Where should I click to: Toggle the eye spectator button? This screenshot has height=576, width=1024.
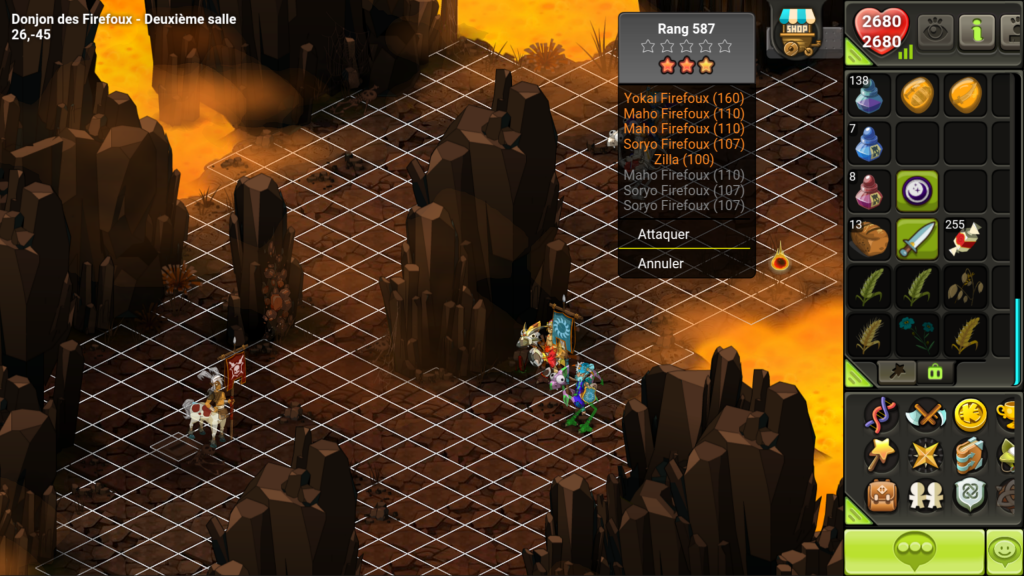pyautogui.click(x=936, y=32)
